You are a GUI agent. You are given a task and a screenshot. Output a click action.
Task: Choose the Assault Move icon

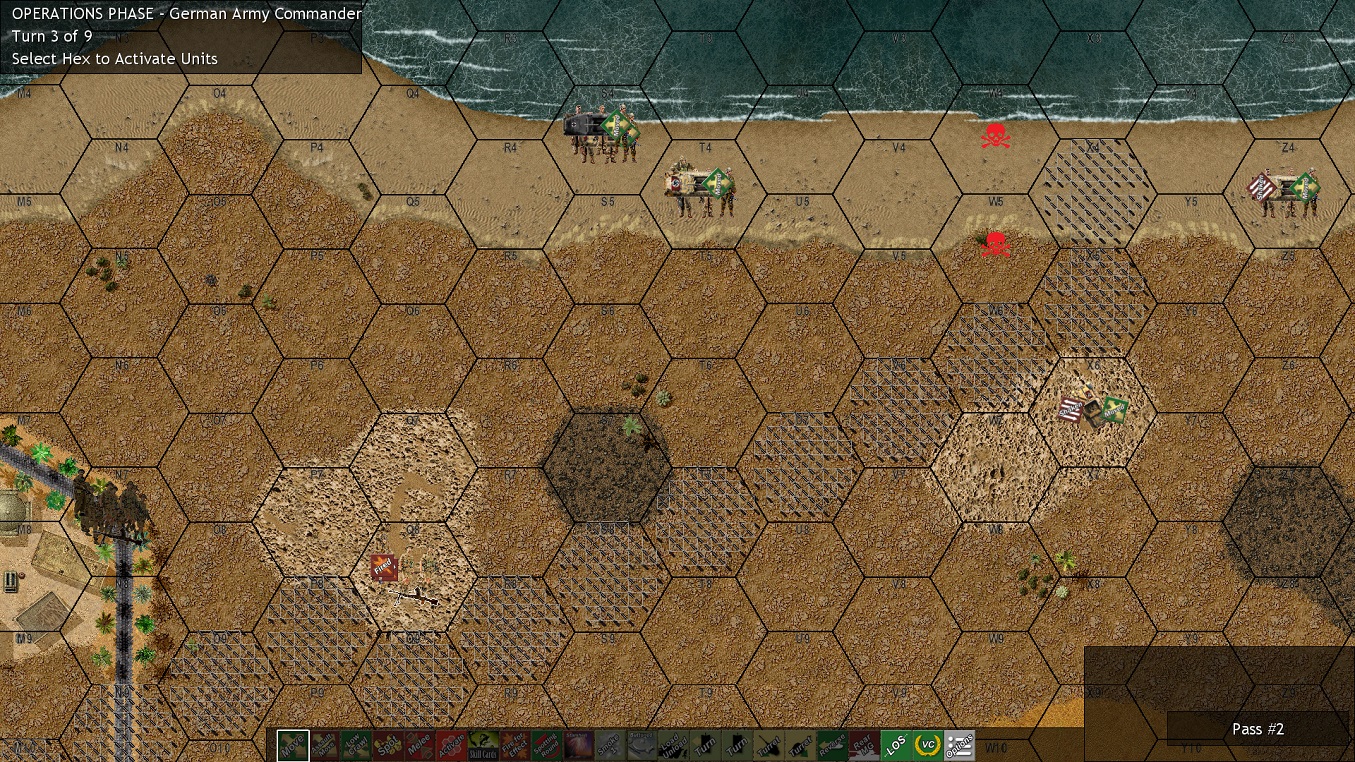click(323, 745)
